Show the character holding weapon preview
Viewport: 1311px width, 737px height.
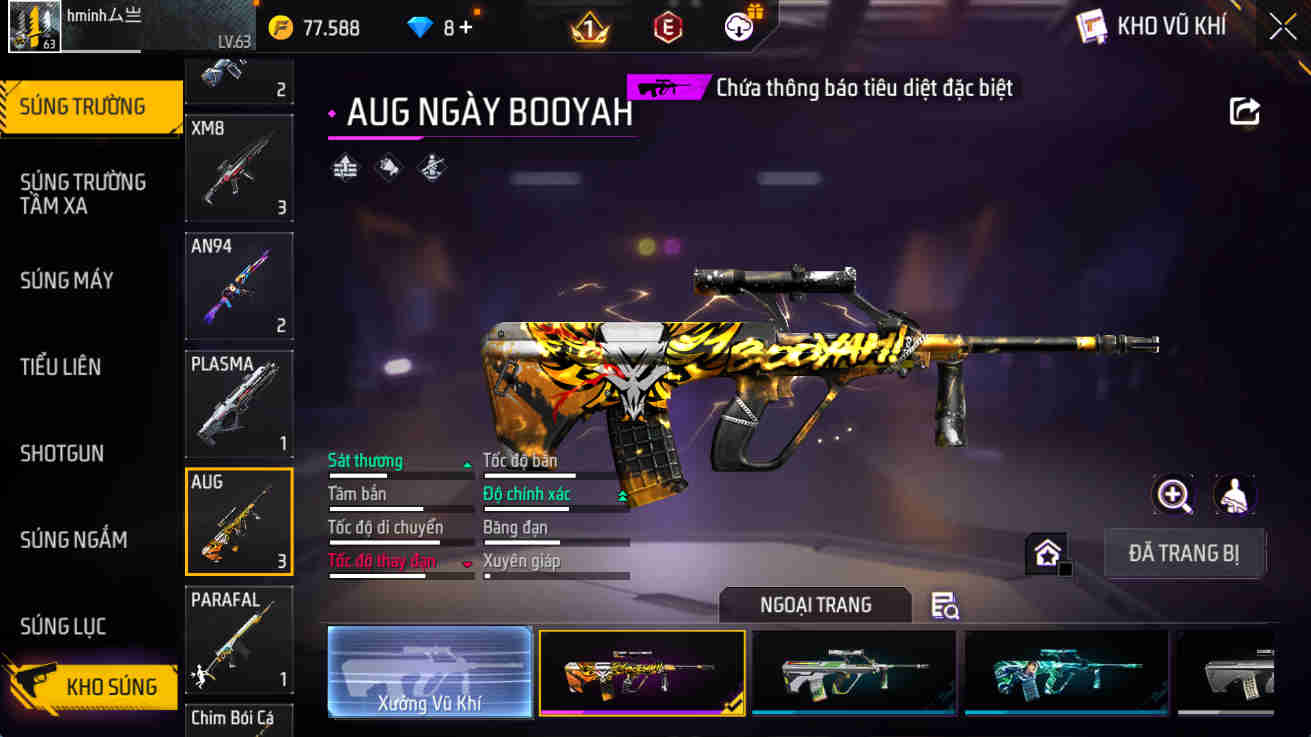(x=1234, y=495)
